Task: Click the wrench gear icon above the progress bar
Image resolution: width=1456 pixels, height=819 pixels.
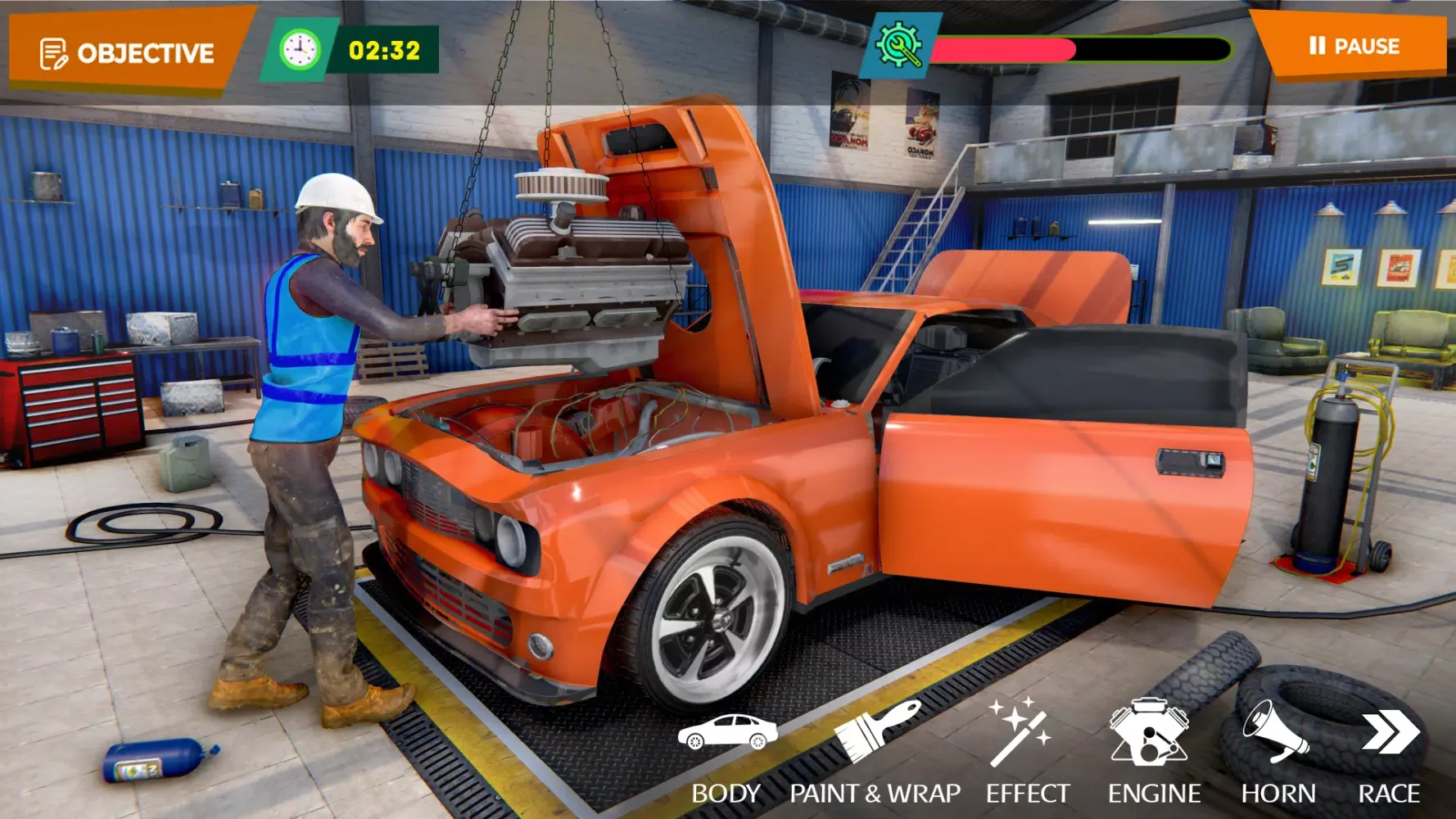Action: pos(899,45)
